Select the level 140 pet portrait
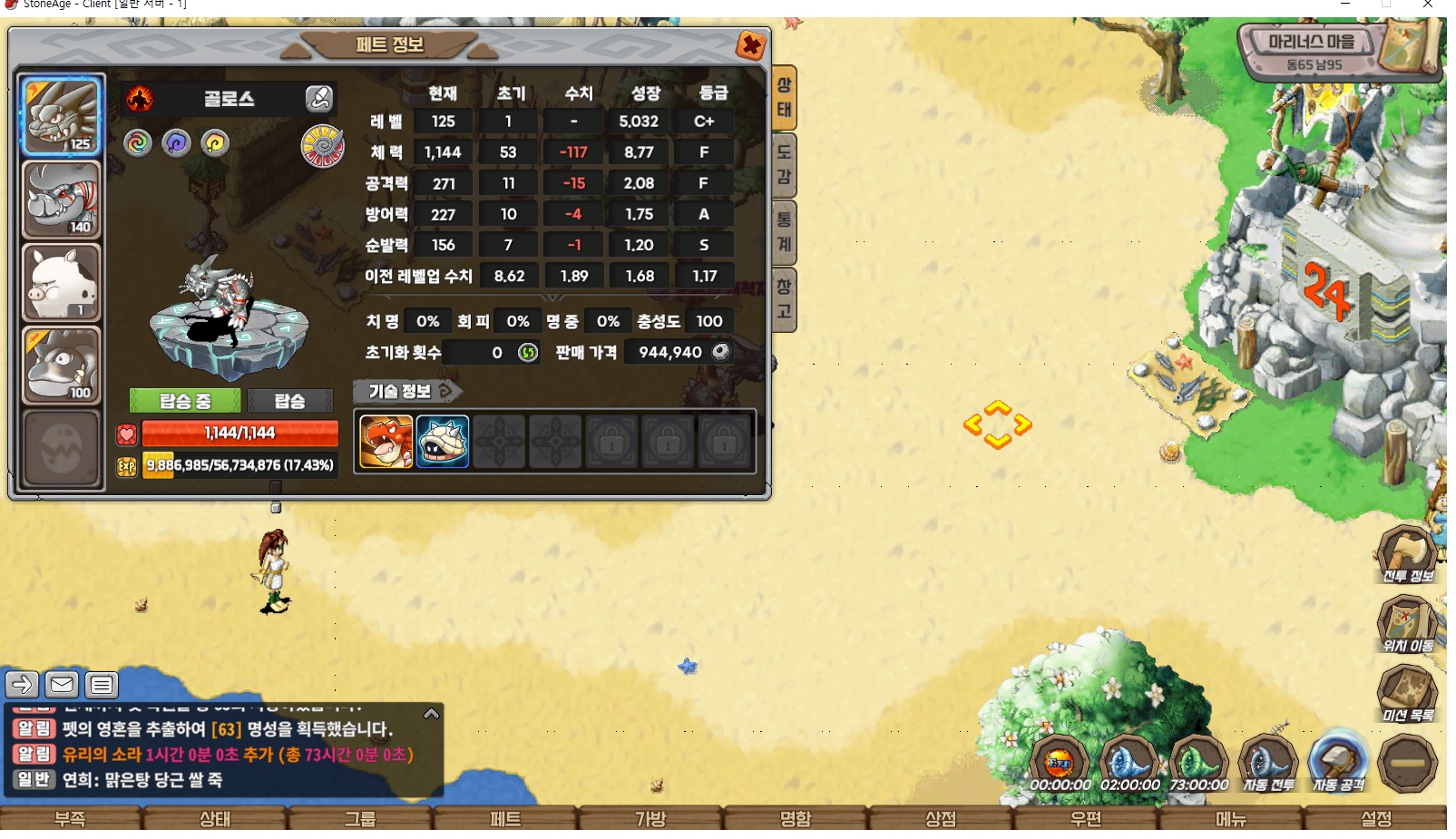 click(61, 200)
